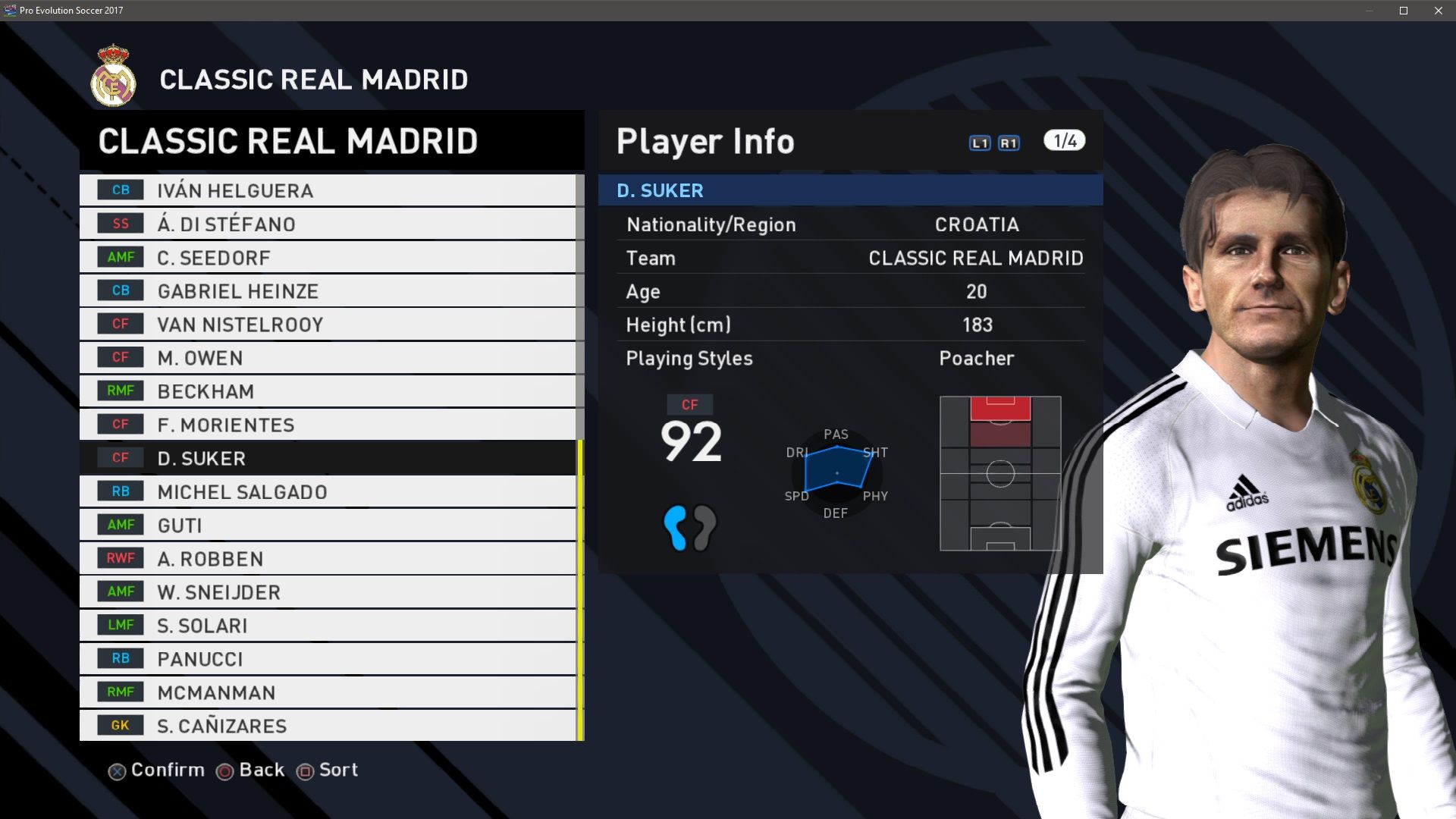Screen dimensions: 1456x819
Task: Choose Van Nistelrooy player row
Action: (327, 324)
